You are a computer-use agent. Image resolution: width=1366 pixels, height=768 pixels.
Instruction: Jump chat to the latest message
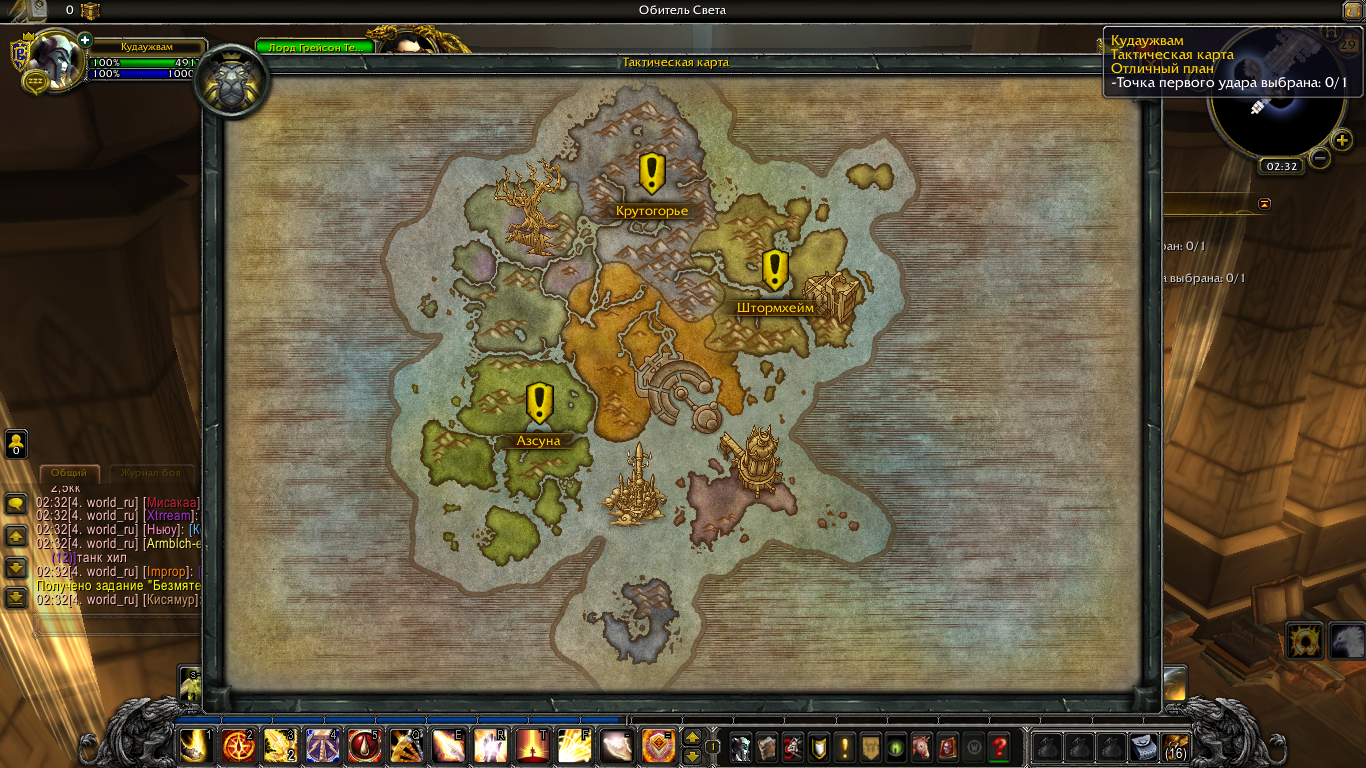16,598
